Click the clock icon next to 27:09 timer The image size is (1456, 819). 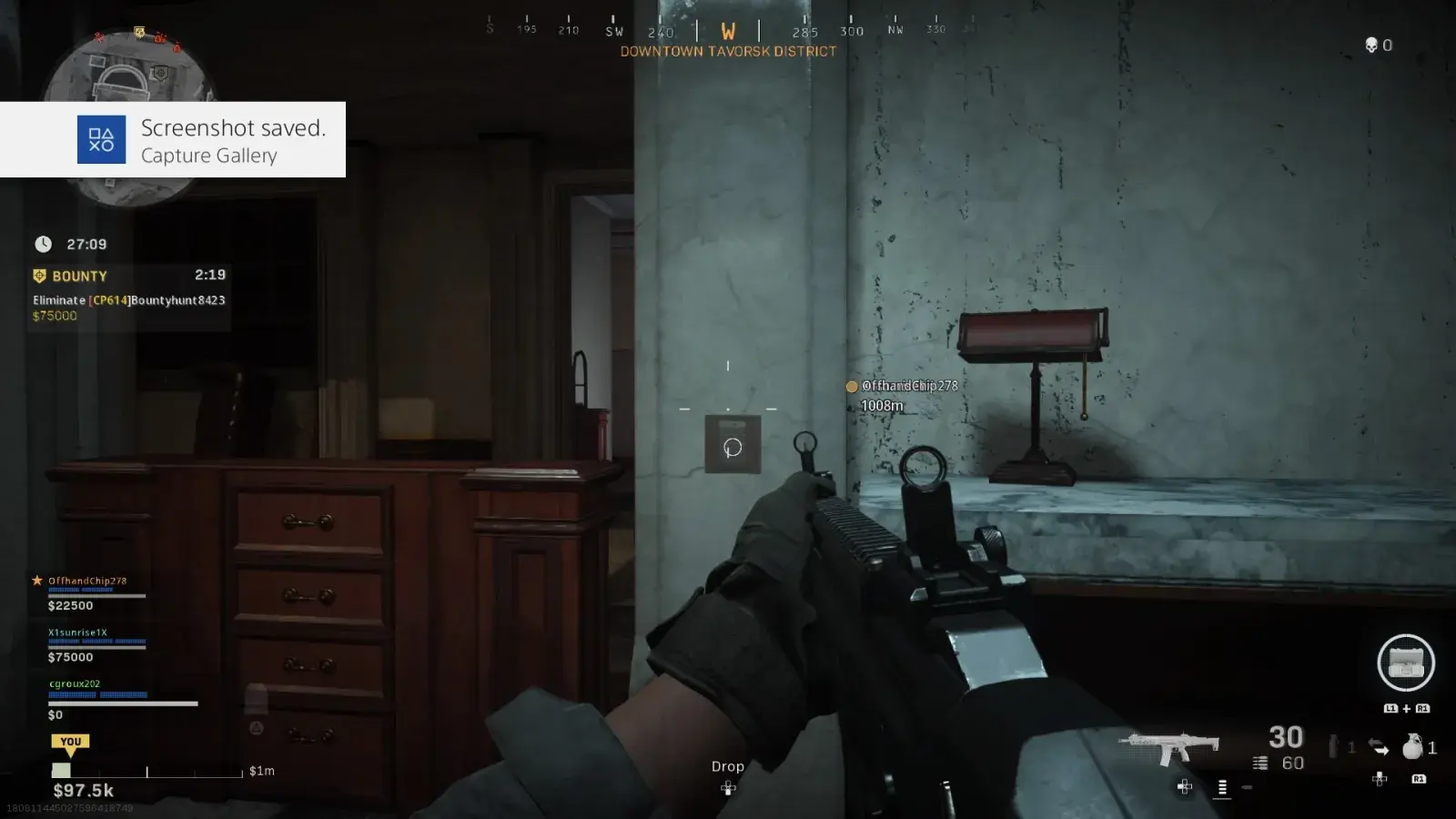coord(42,244)
